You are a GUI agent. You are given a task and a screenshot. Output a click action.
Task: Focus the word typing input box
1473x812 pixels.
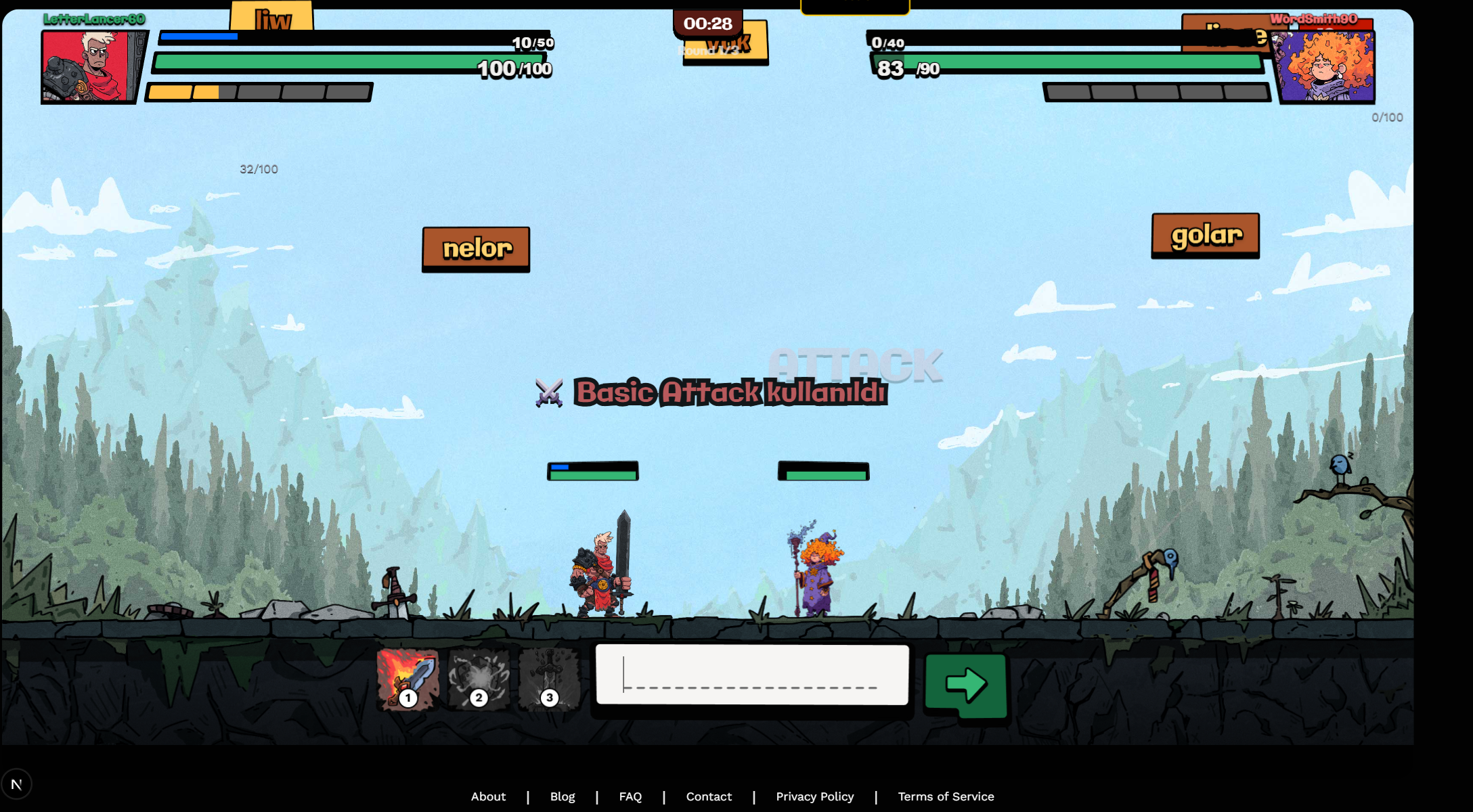pos(751,675)
